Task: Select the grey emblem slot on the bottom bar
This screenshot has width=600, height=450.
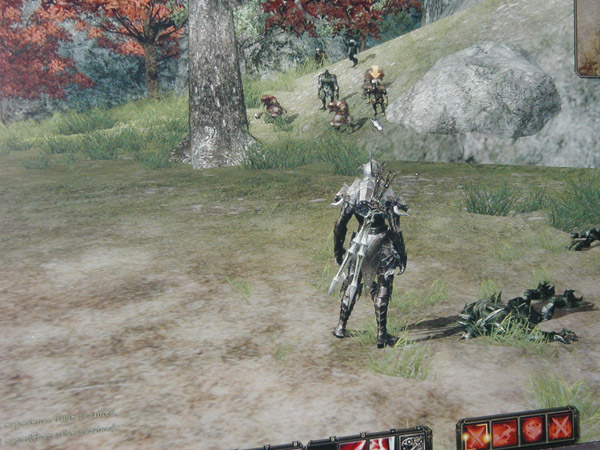Action: pyautogui.click(x=413, y=441)
